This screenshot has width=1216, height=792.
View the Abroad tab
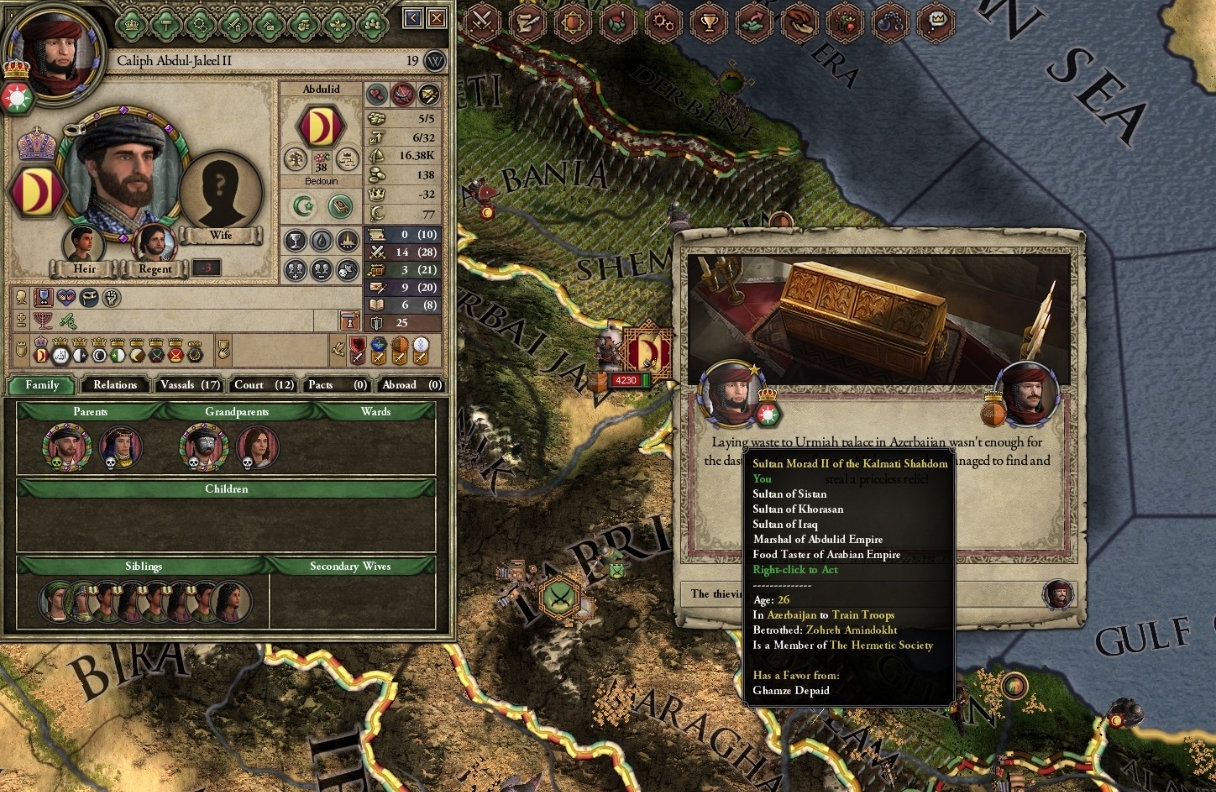point(410,384)
